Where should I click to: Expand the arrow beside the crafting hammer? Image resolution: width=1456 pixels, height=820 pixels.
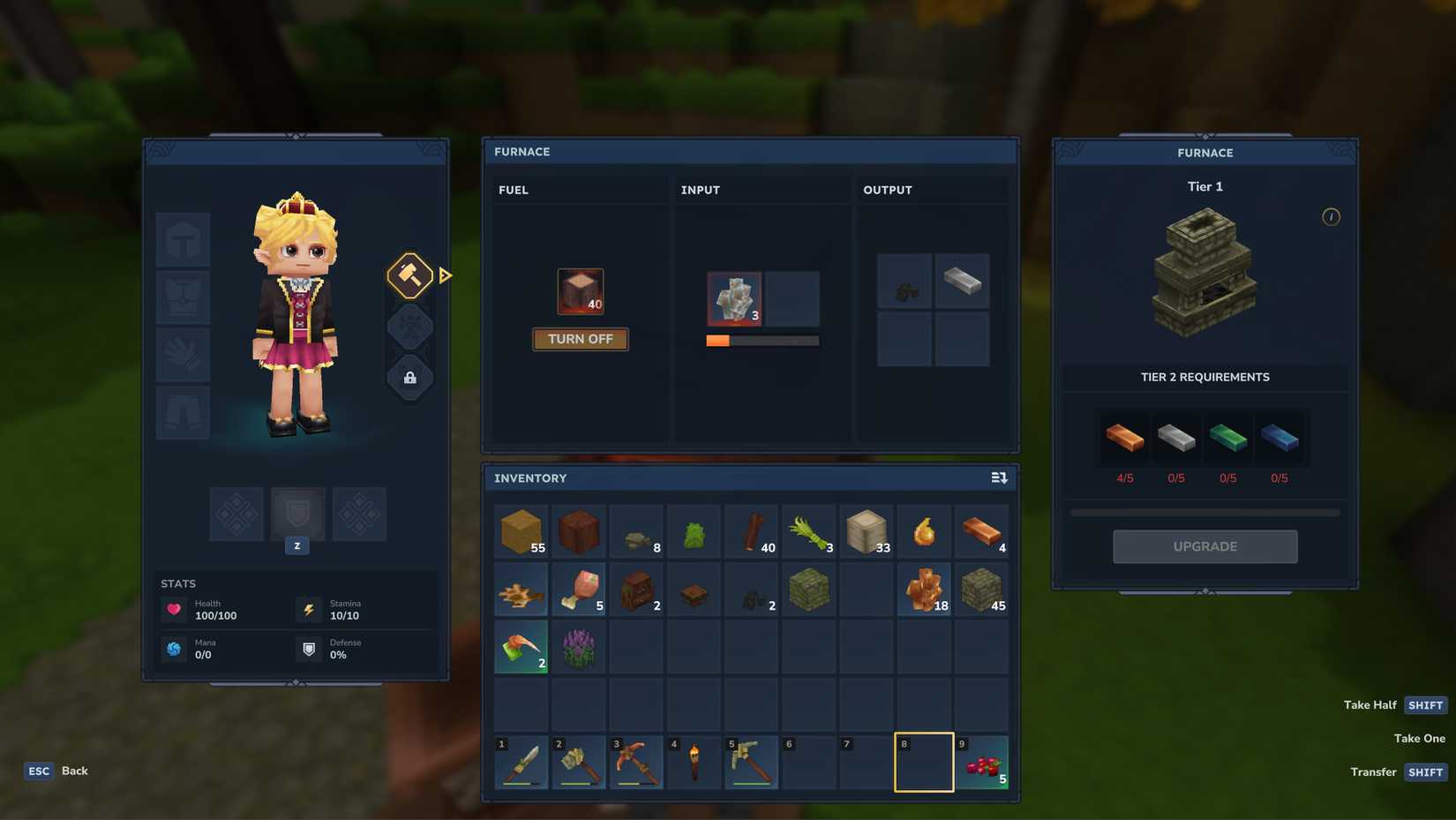tap(445, 275)
